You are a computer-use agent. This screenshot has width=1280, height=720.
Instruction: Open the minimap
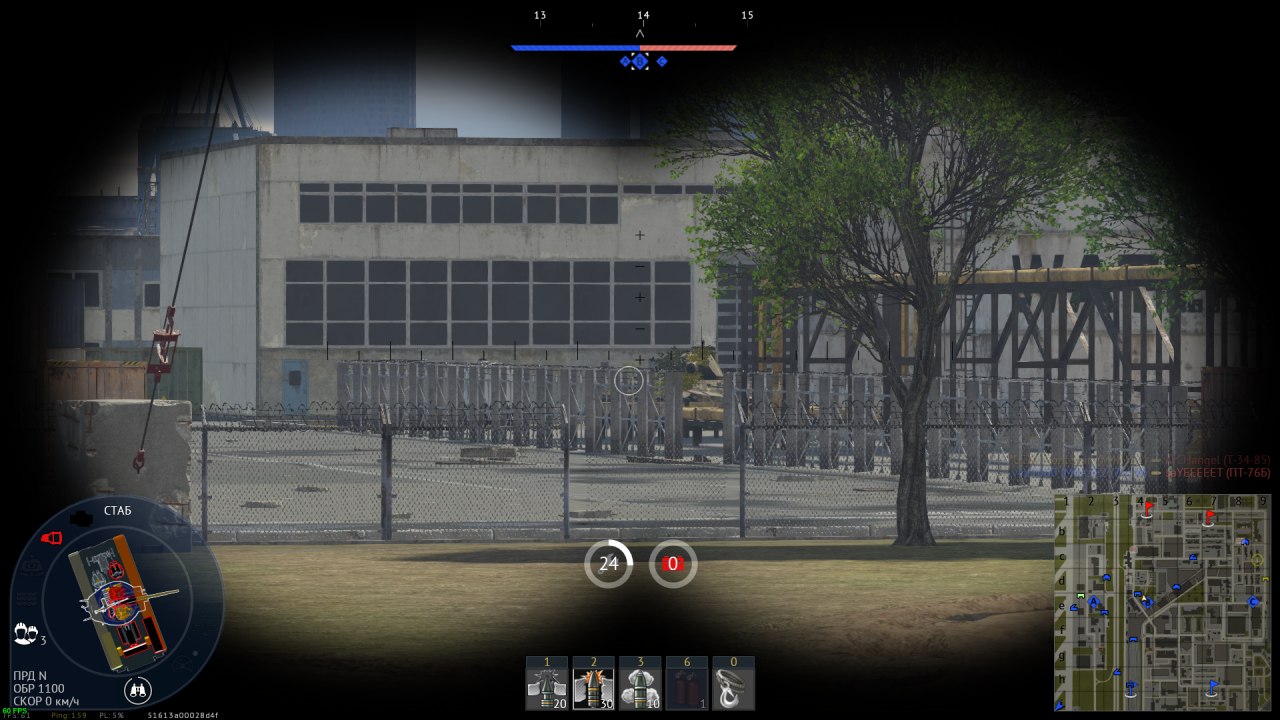(1162, 602)
